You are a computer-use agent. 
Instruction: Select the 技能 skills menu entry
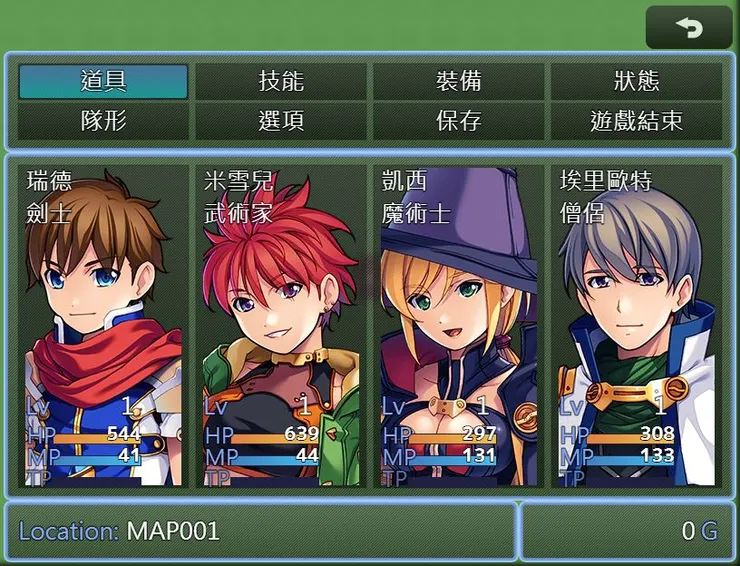pyautogui.click(x=281, y=82)
